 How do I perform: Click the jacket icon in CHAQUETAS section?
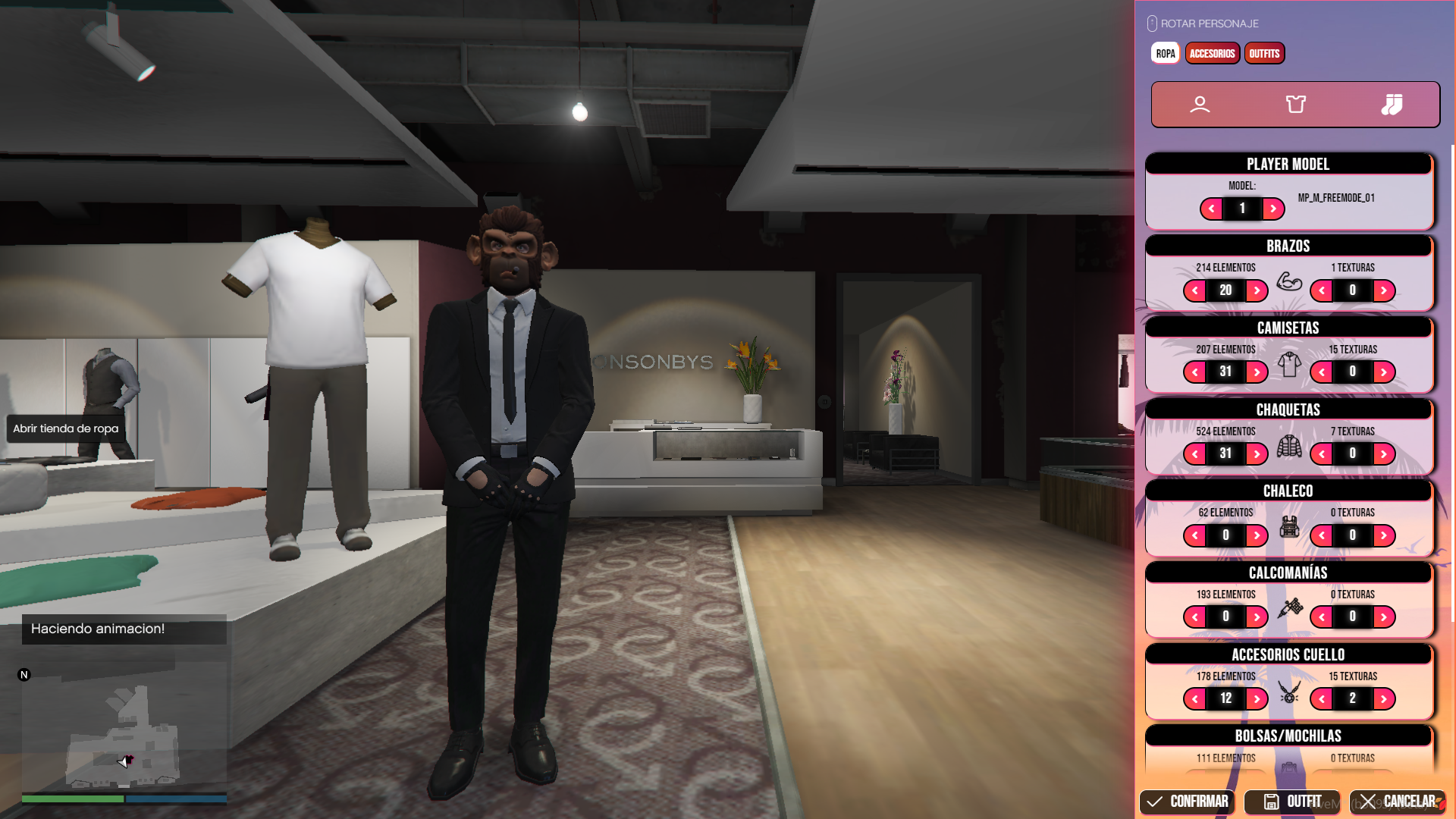tap(1289, 447)
